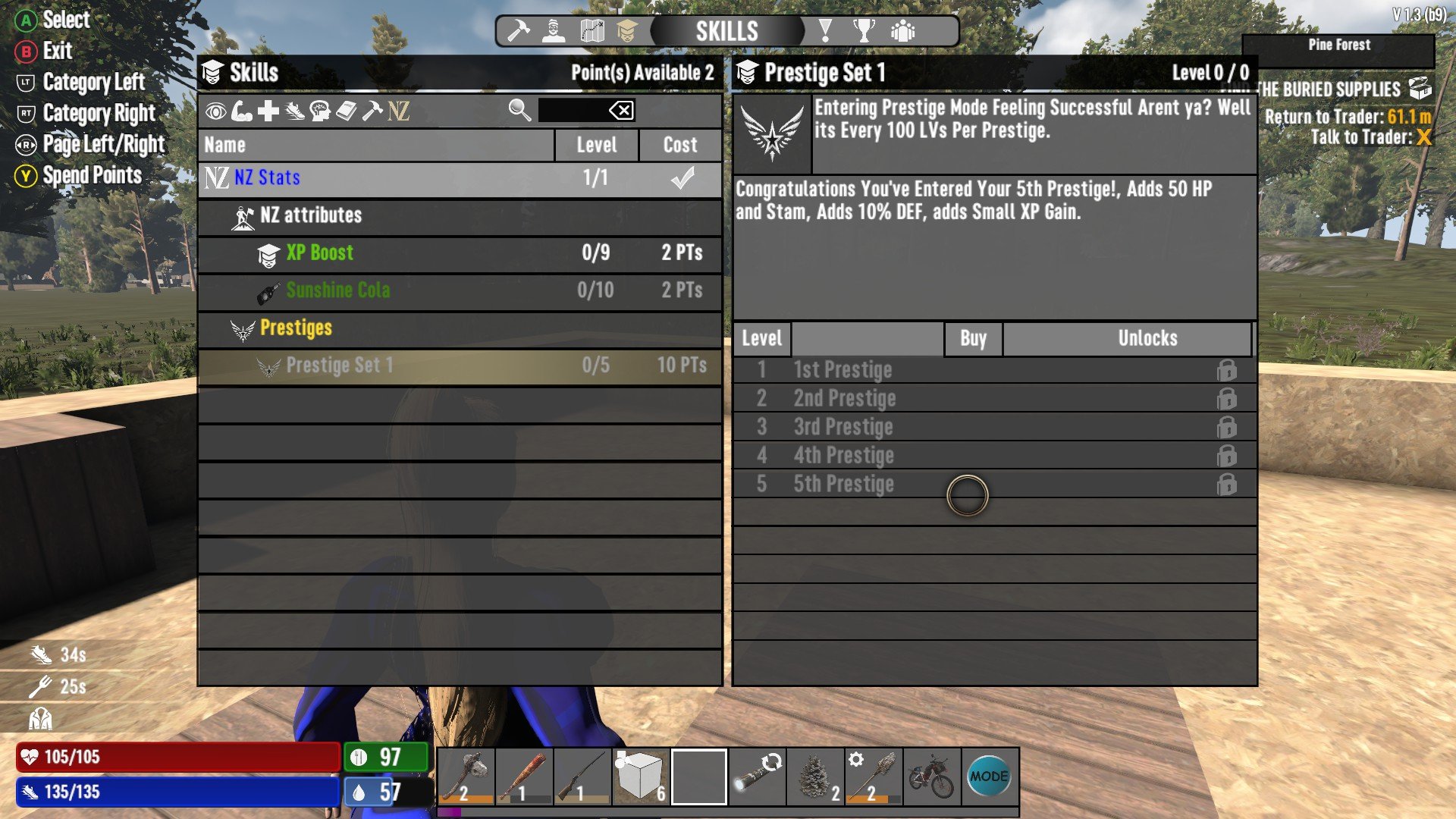Select the XP Boost skill row
Image resolution: width=1456 pixels, height=819 pixels.
[460, 253]
